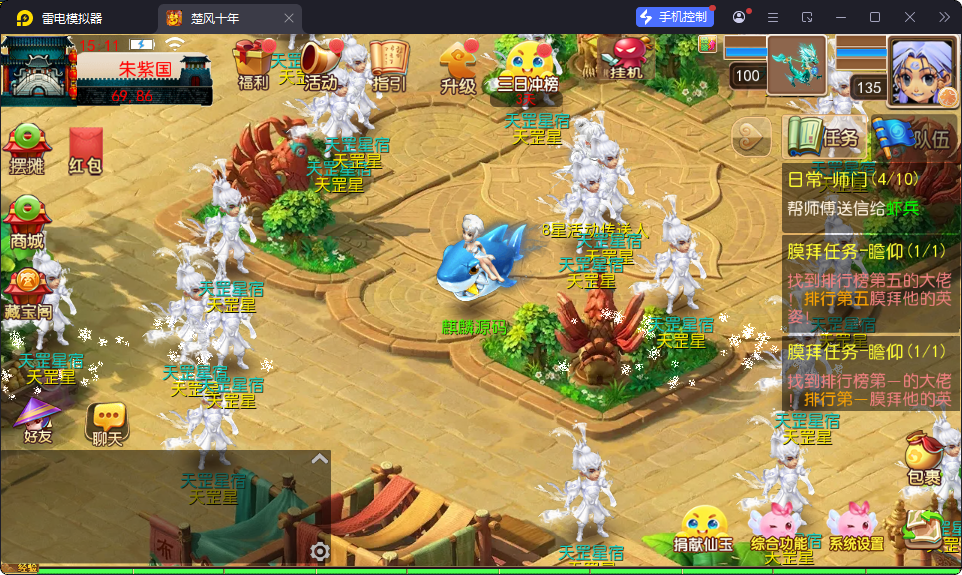Open the 指引 guide book
The image size is (962, 575).
pyautogui.click(x=388, y=66)
